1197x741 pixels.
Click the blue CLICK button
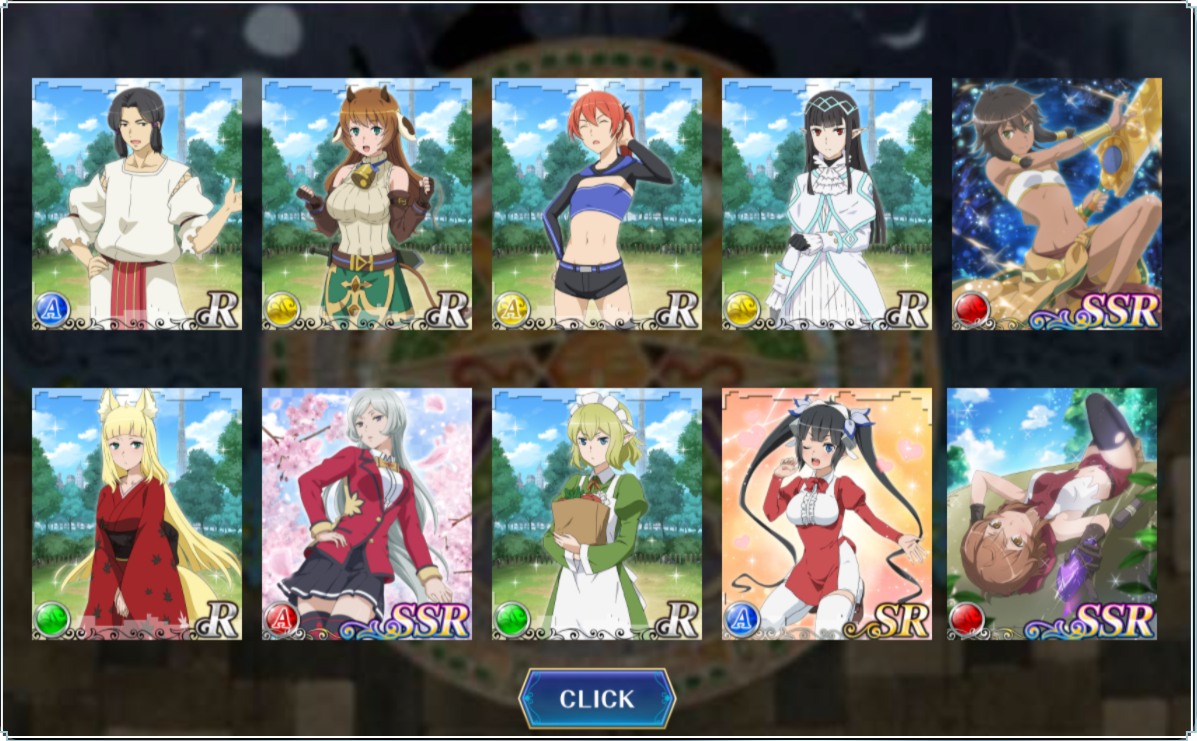(x=597, y=699)
